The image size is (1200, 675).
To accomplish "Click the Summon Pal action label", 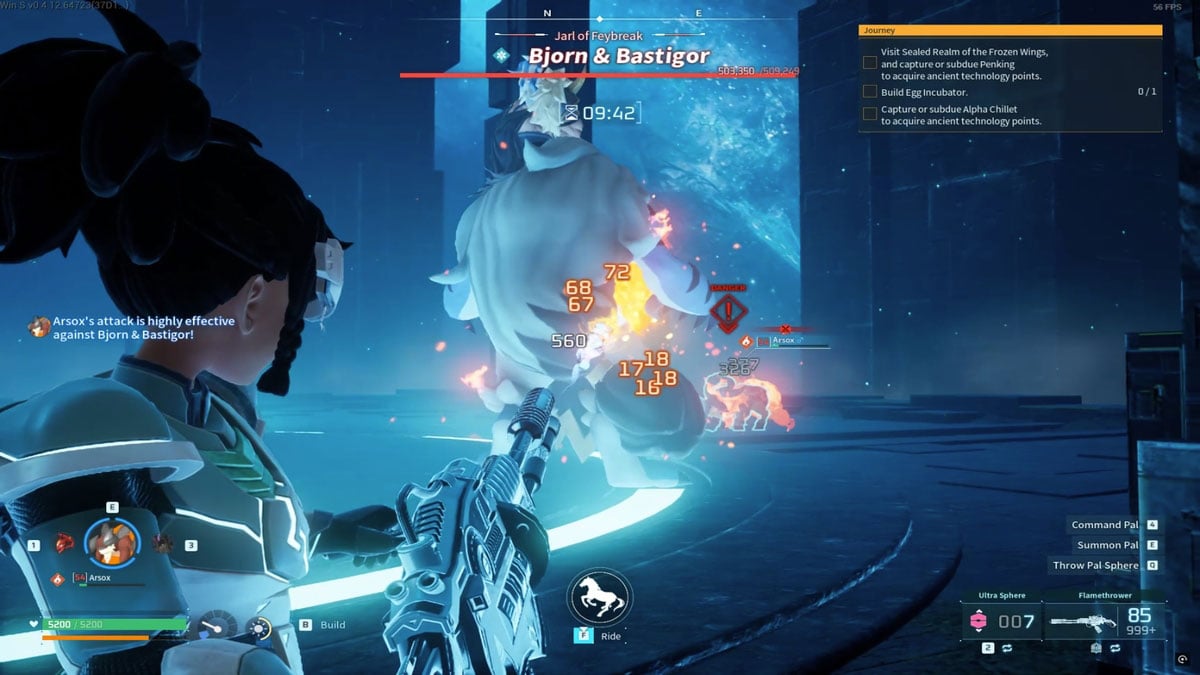I will (x=1107, y=545).
